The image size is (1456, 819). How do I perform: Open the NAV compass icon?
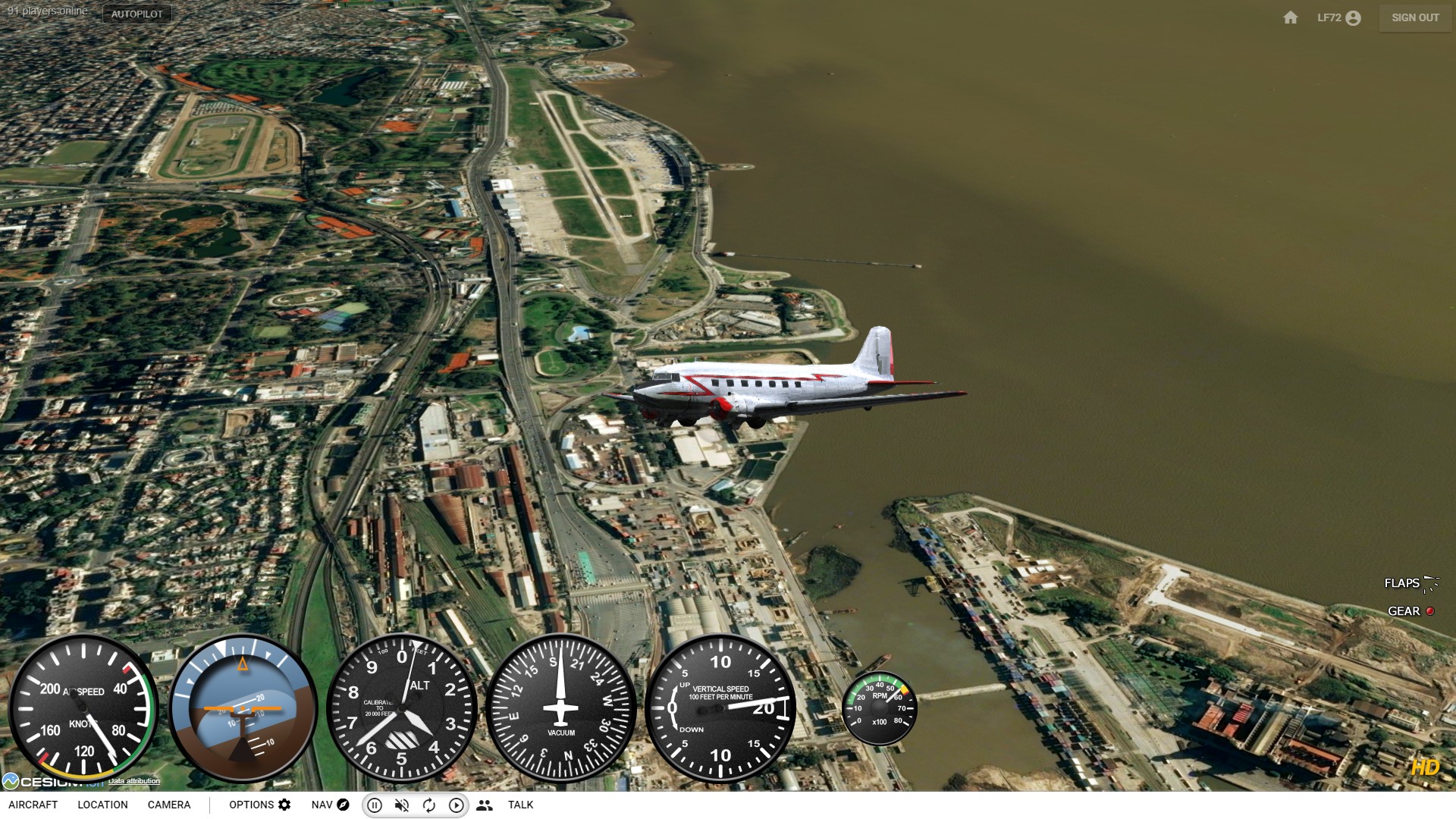click(x=343, y=805)
